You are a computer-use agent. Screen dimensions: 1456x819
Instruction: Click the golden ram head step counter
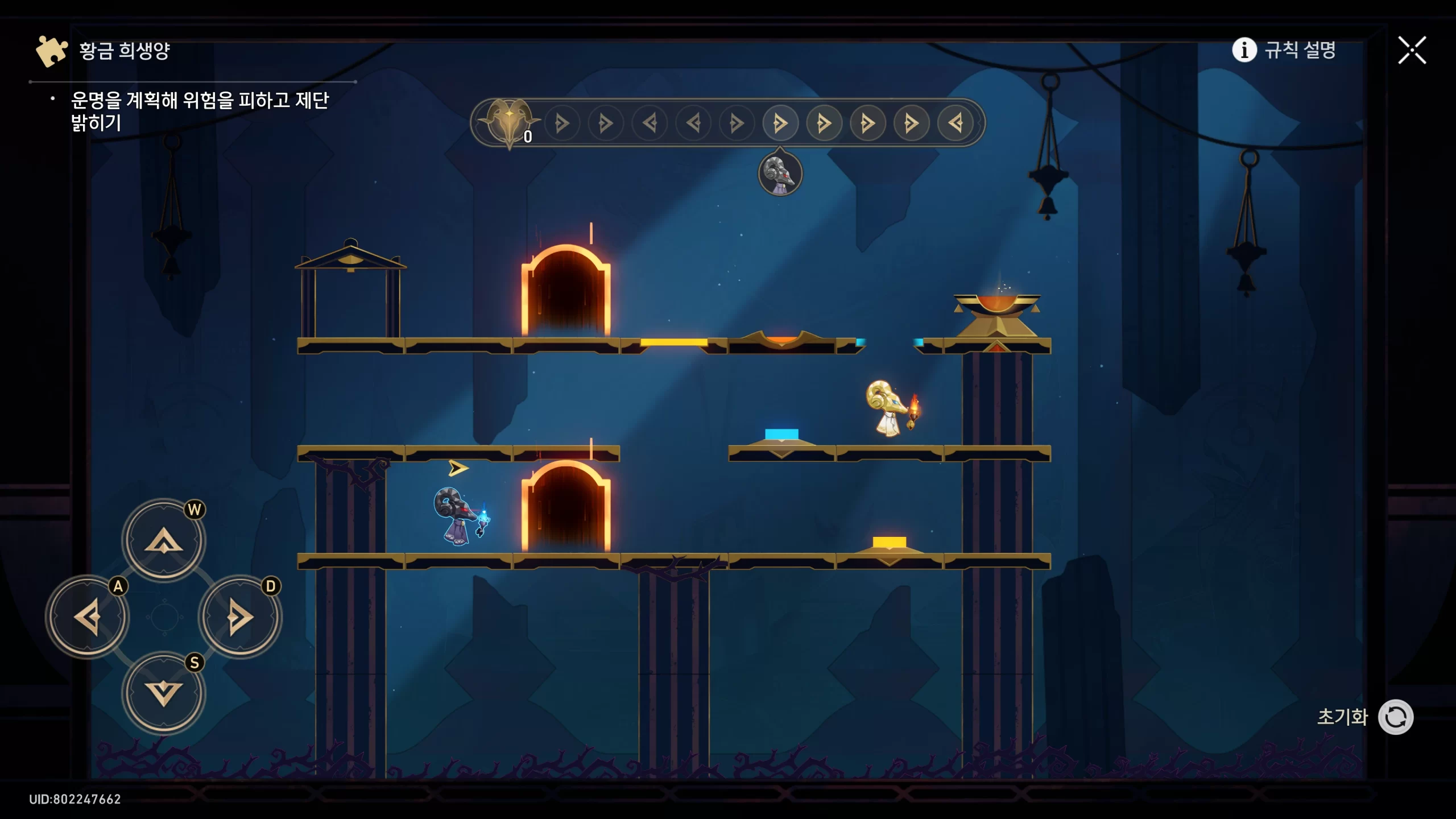509,122
